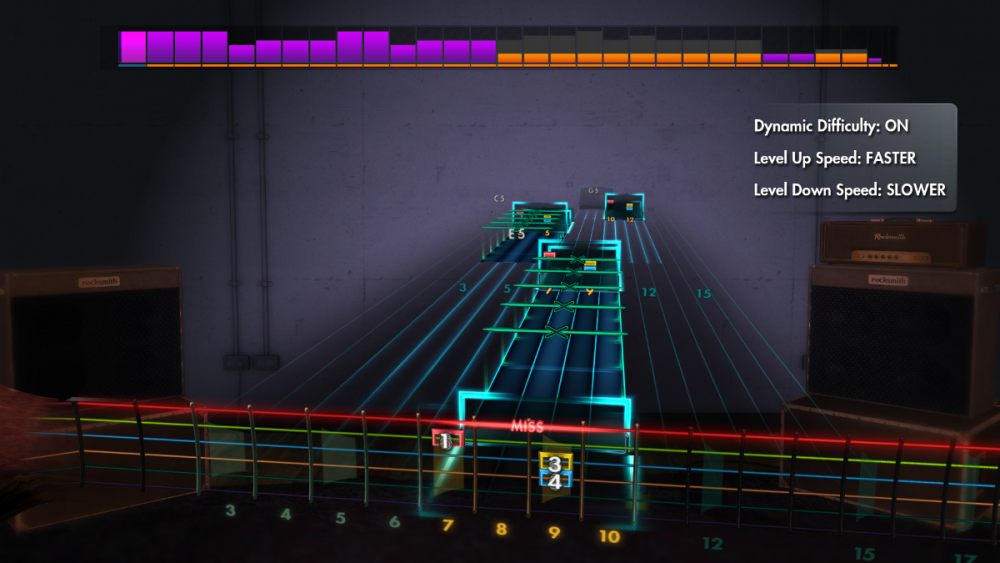Change the Level Down Speed SLOWER setting
This screenshot has height=563, width=1000.
point(849,189)
